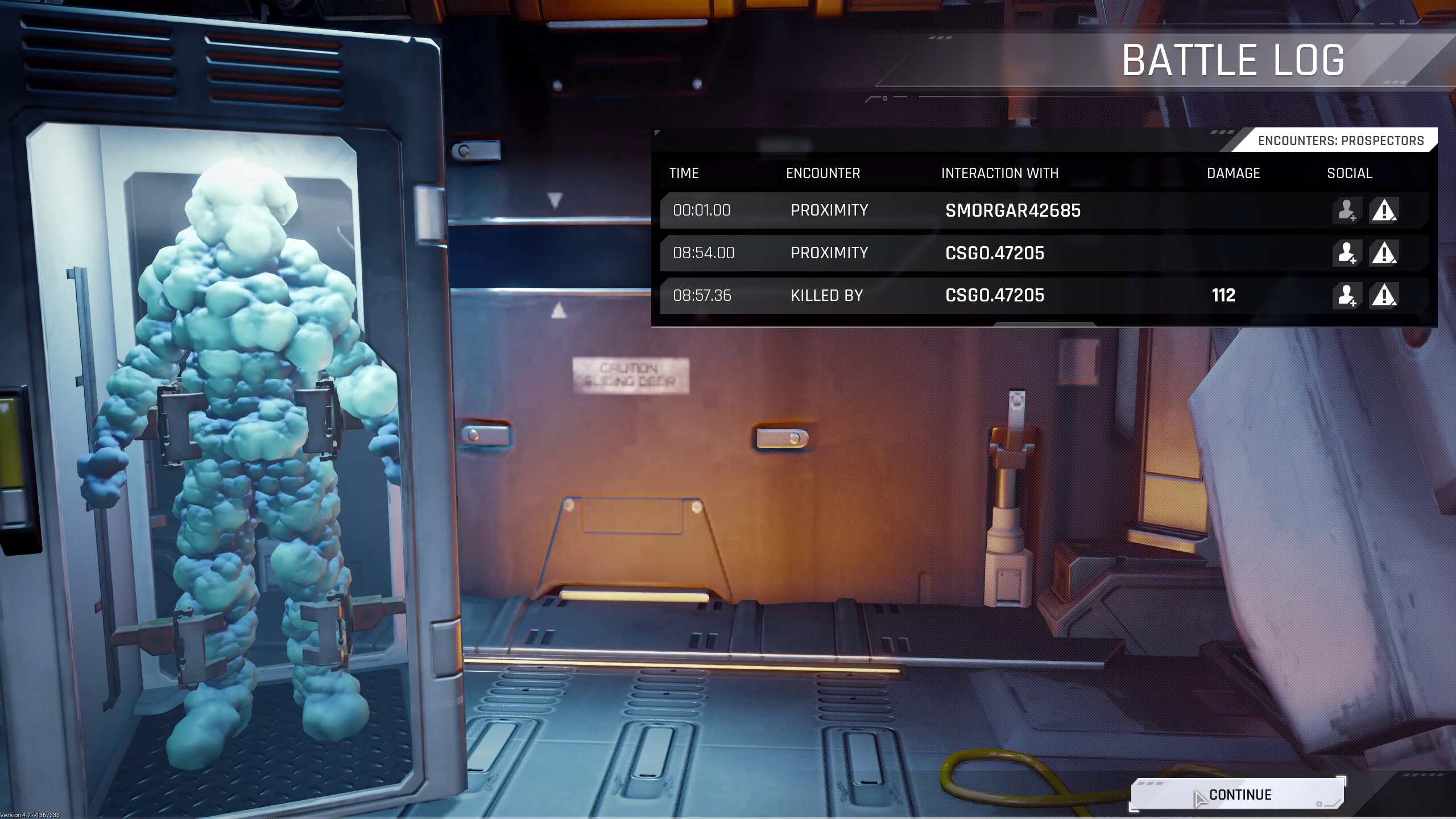The height and width of the screenshot is (819, 1456).
Task: Click the Continue button
Action: [x=1238, y=795]
